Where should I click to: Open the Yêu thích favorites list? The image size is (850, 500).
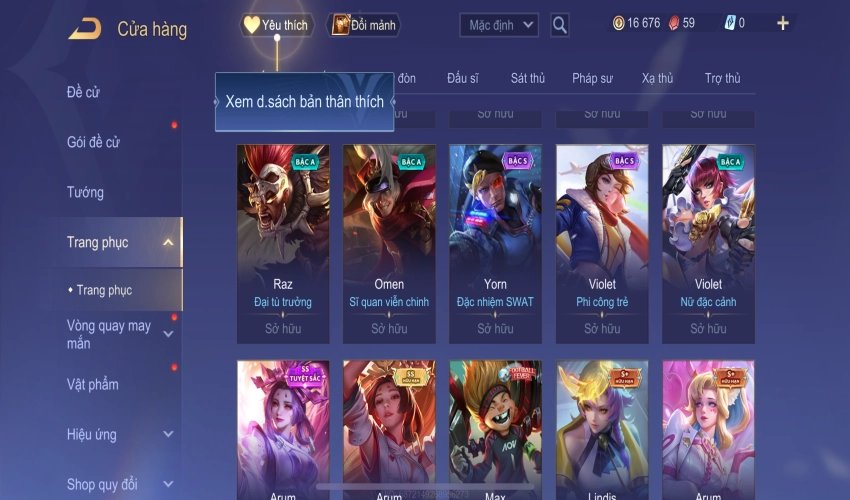(276, 25)
